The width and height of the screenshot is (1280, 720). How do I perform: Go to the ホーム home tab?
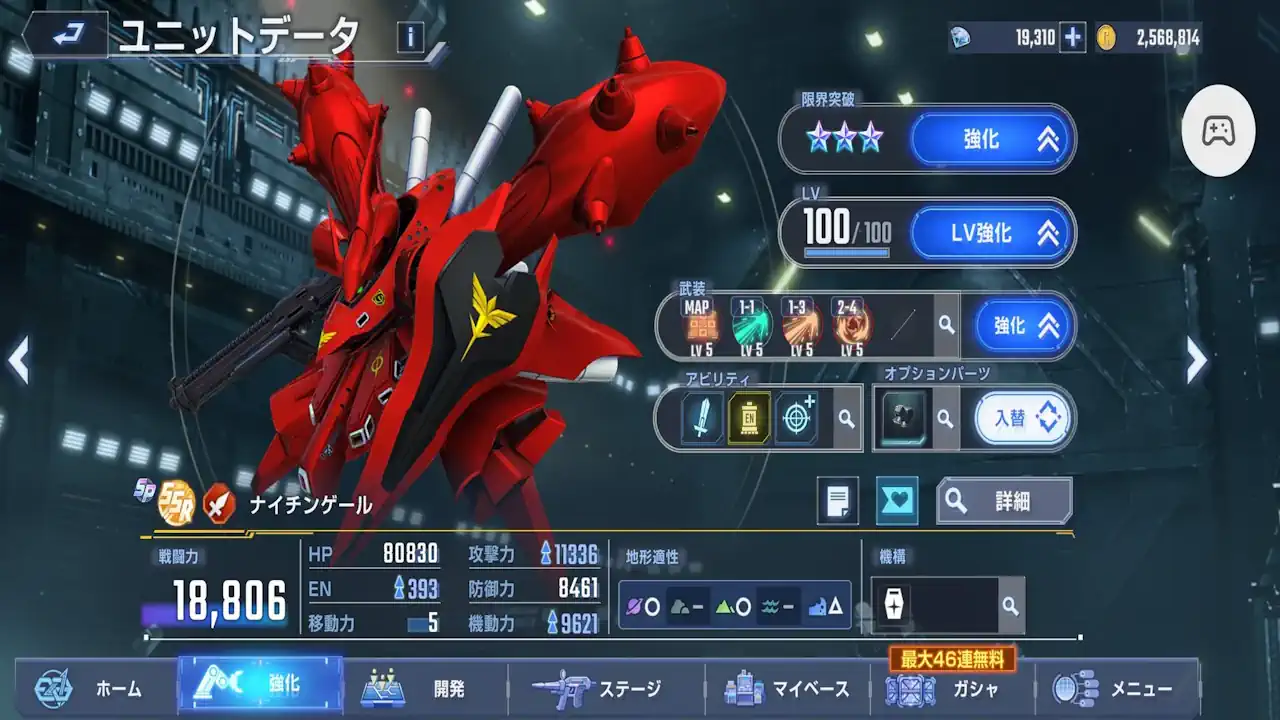[96, 688]
